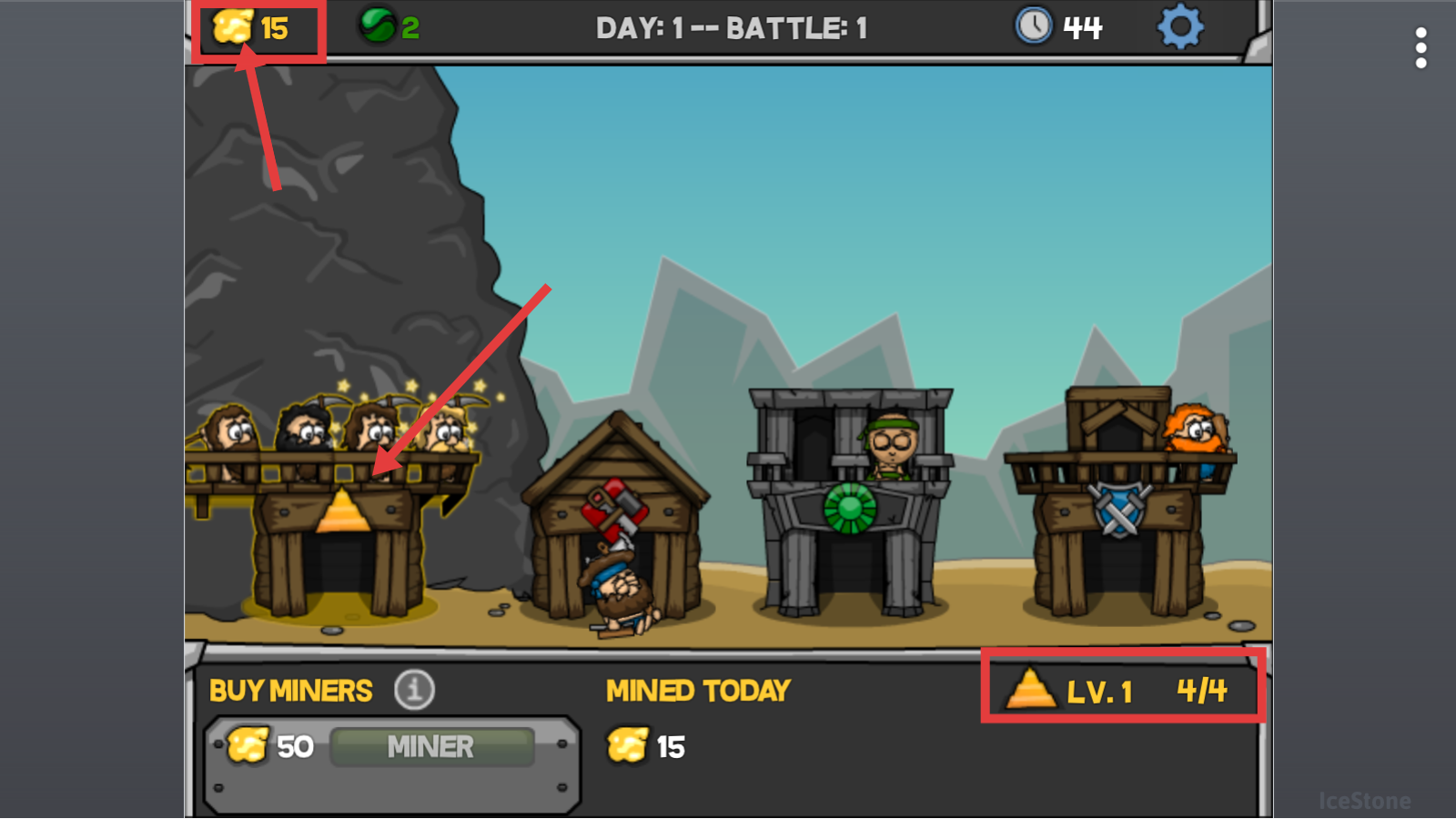
Task: Open the three-dot overflow menu
Action: (x=1421, y=47)
